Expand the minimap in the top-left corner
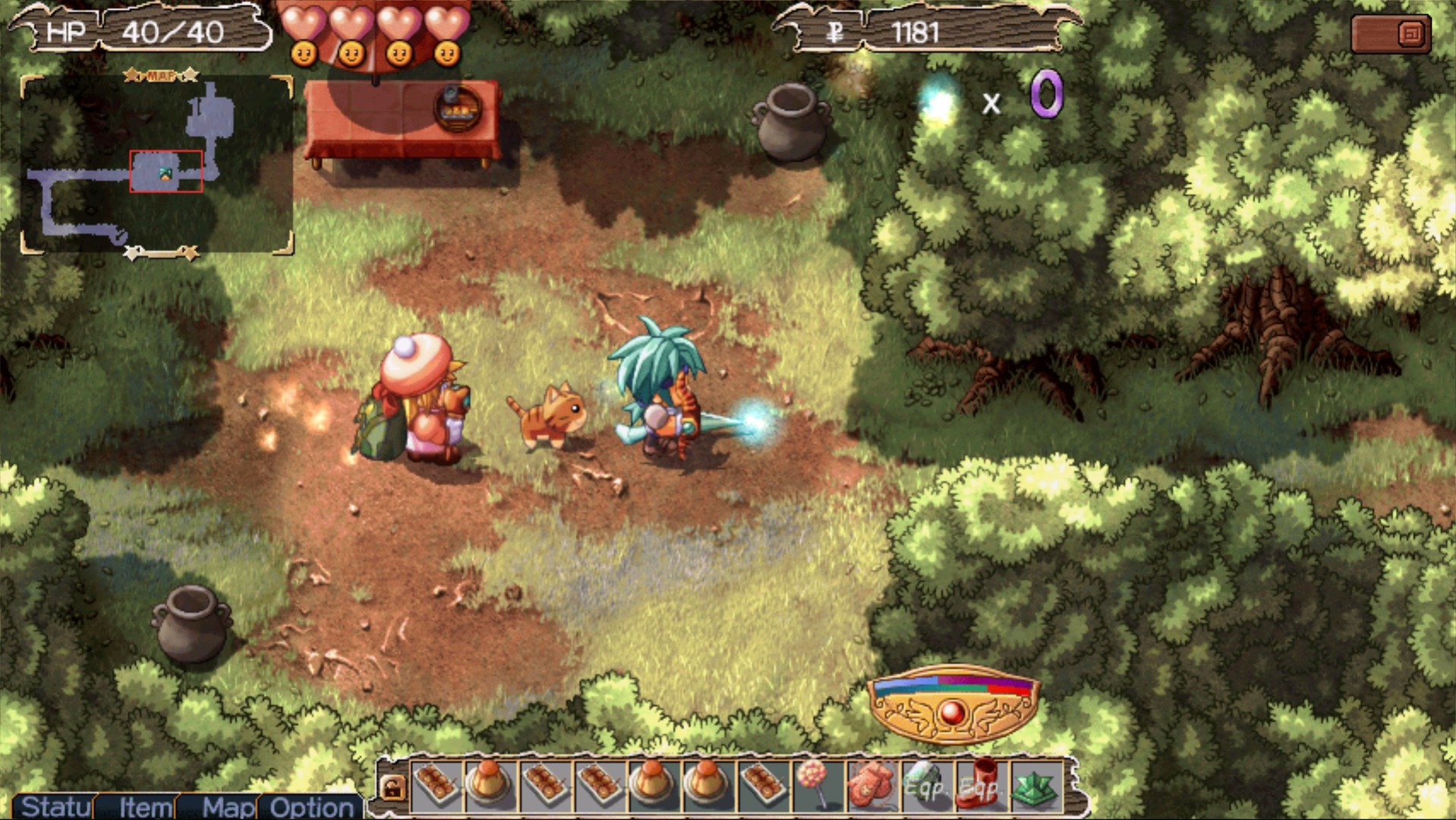The image size is (1456, 820). coord(157,161)
